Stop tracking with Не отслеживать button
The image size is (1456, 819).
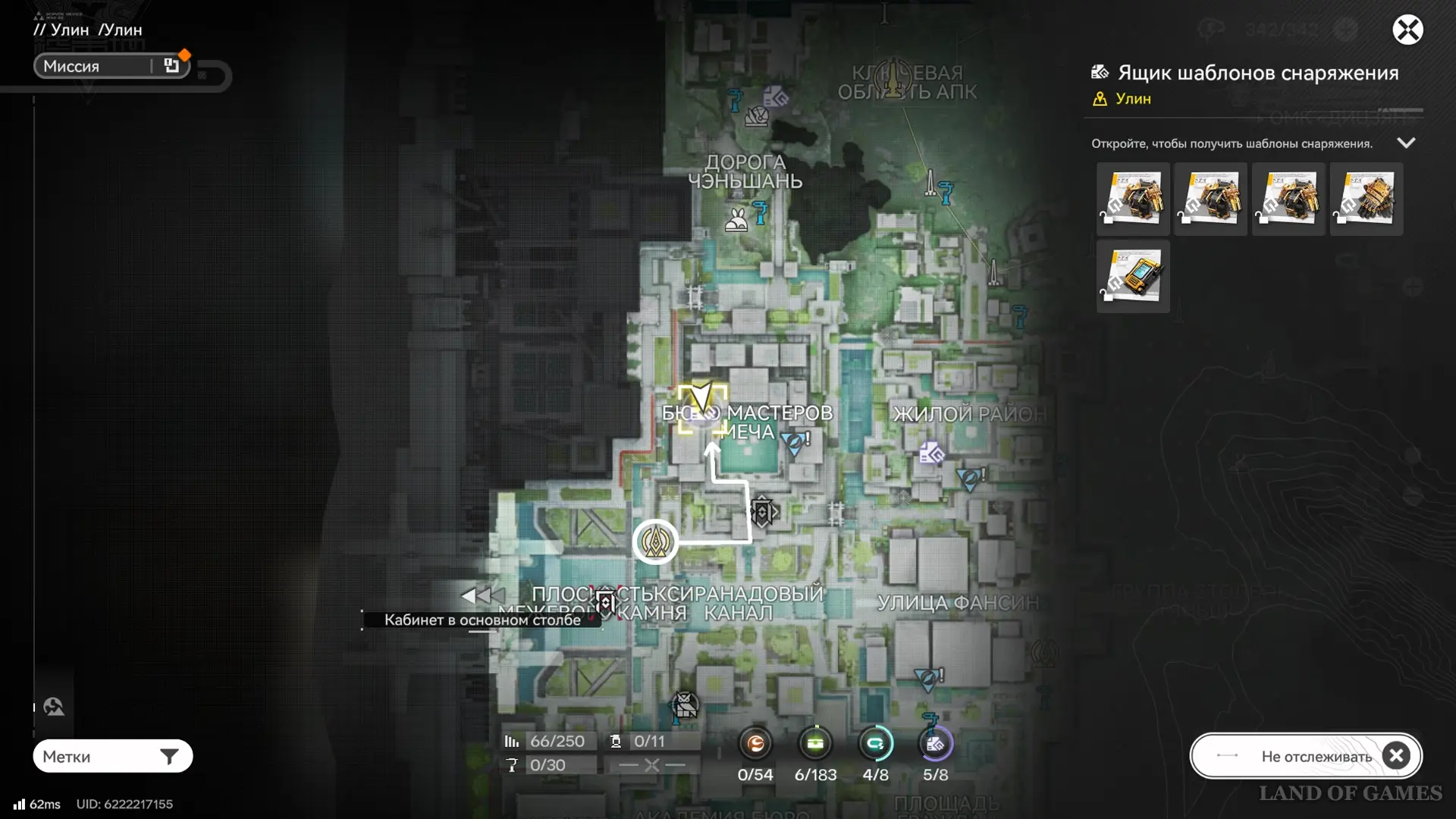point(1306,756)
